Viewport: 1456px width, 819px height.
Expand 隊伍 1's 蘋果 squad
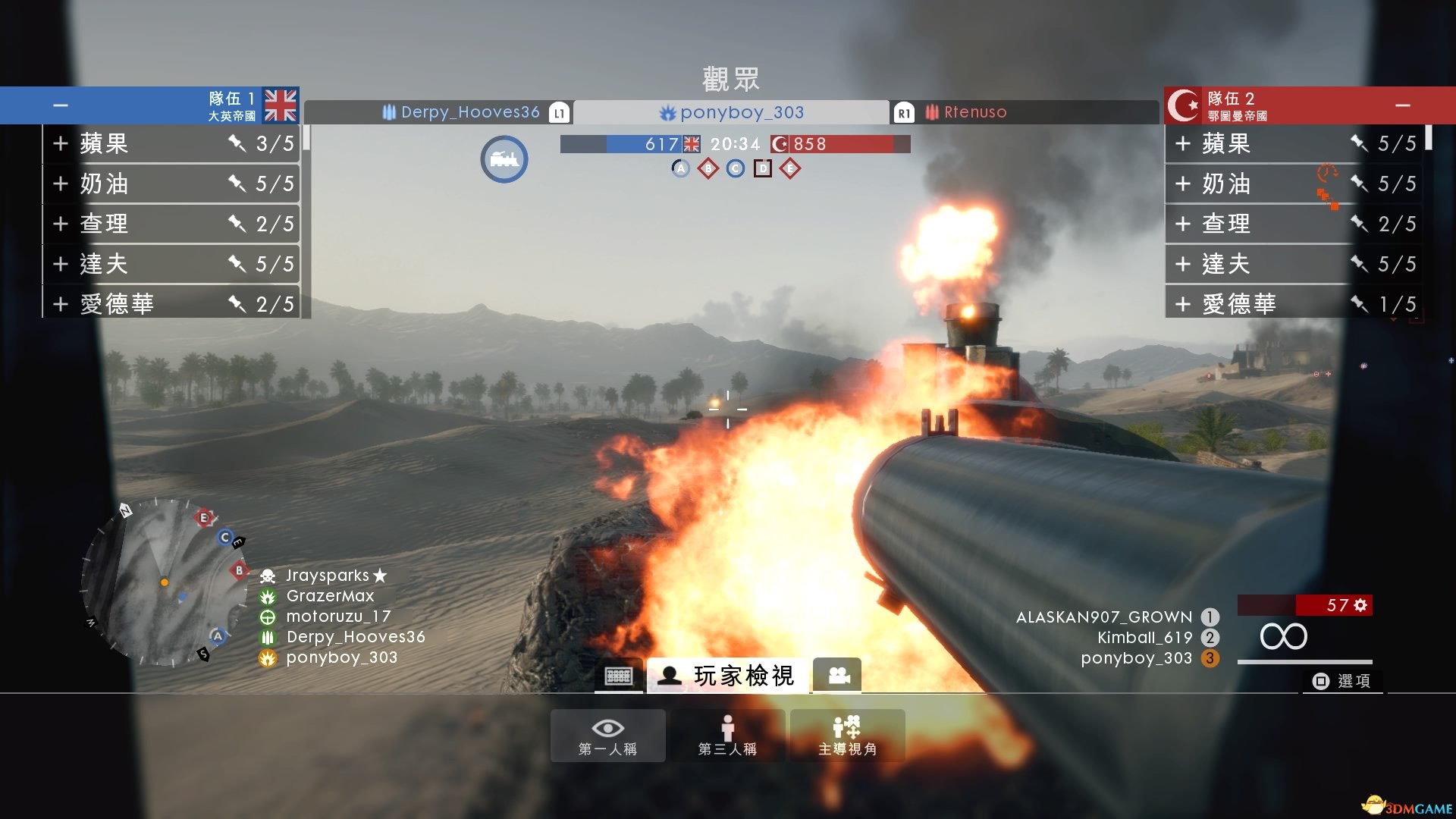click(x=61, y=143)
